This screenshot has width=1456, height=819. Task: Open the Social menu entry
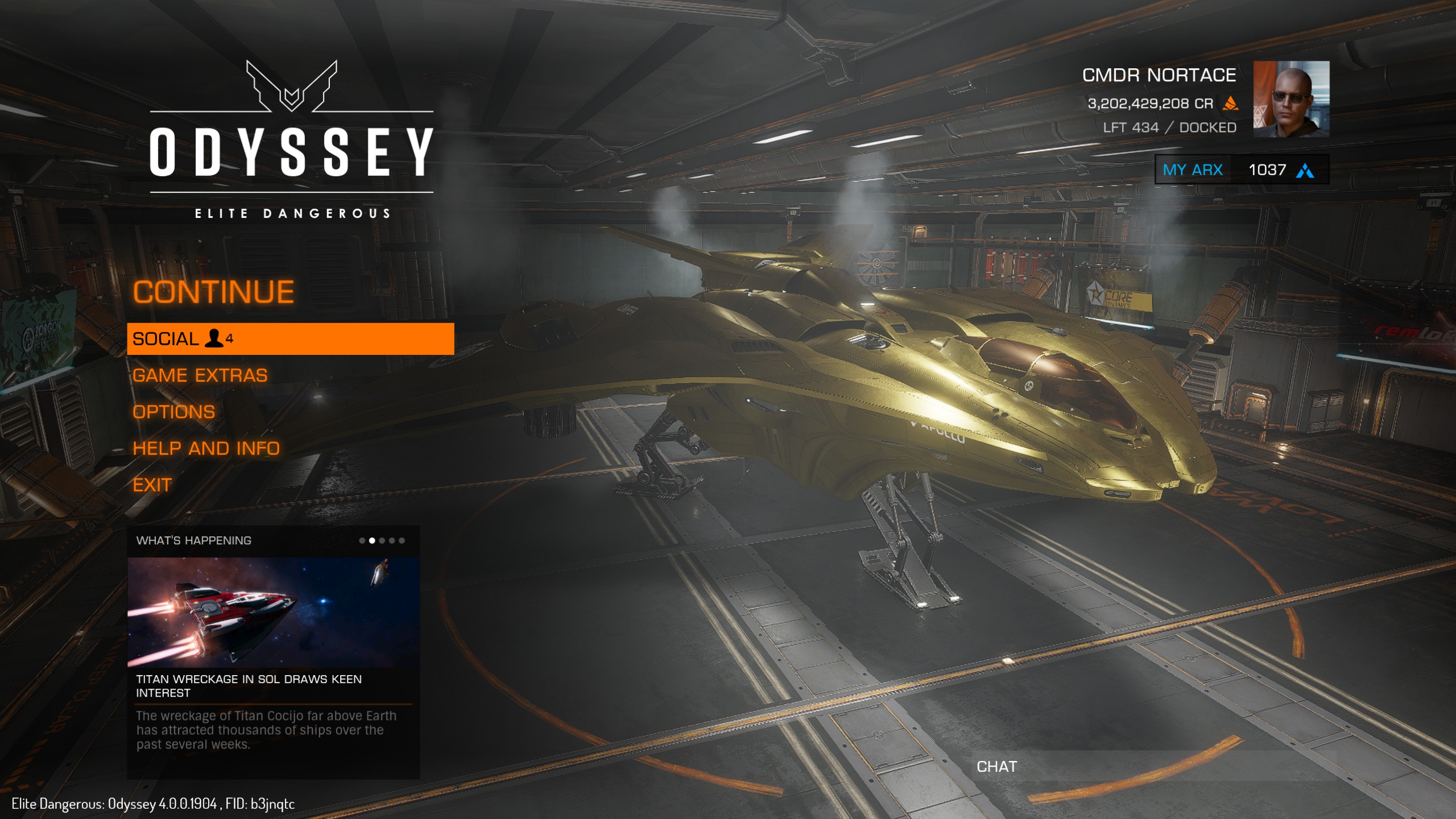(x=290, y=339)
